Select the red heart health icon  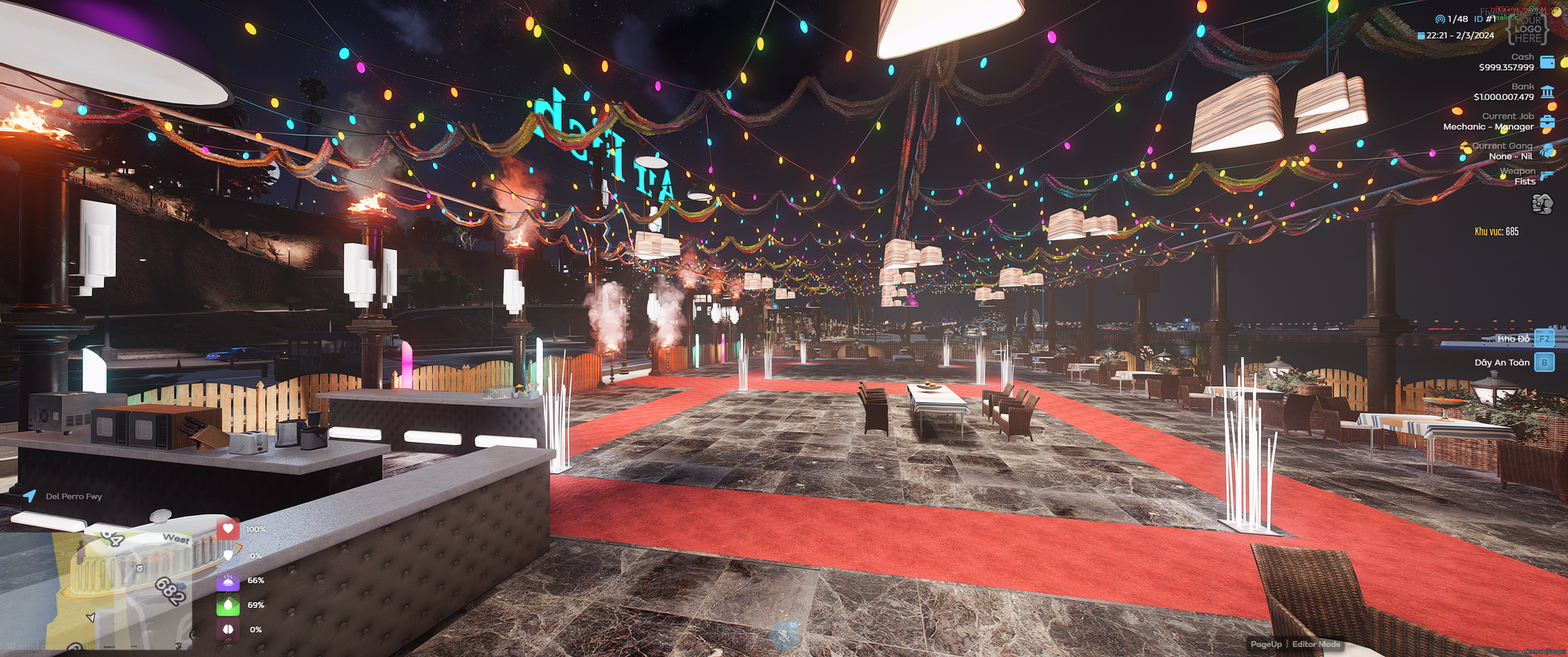pyautogui.click(x=228, y=529)
